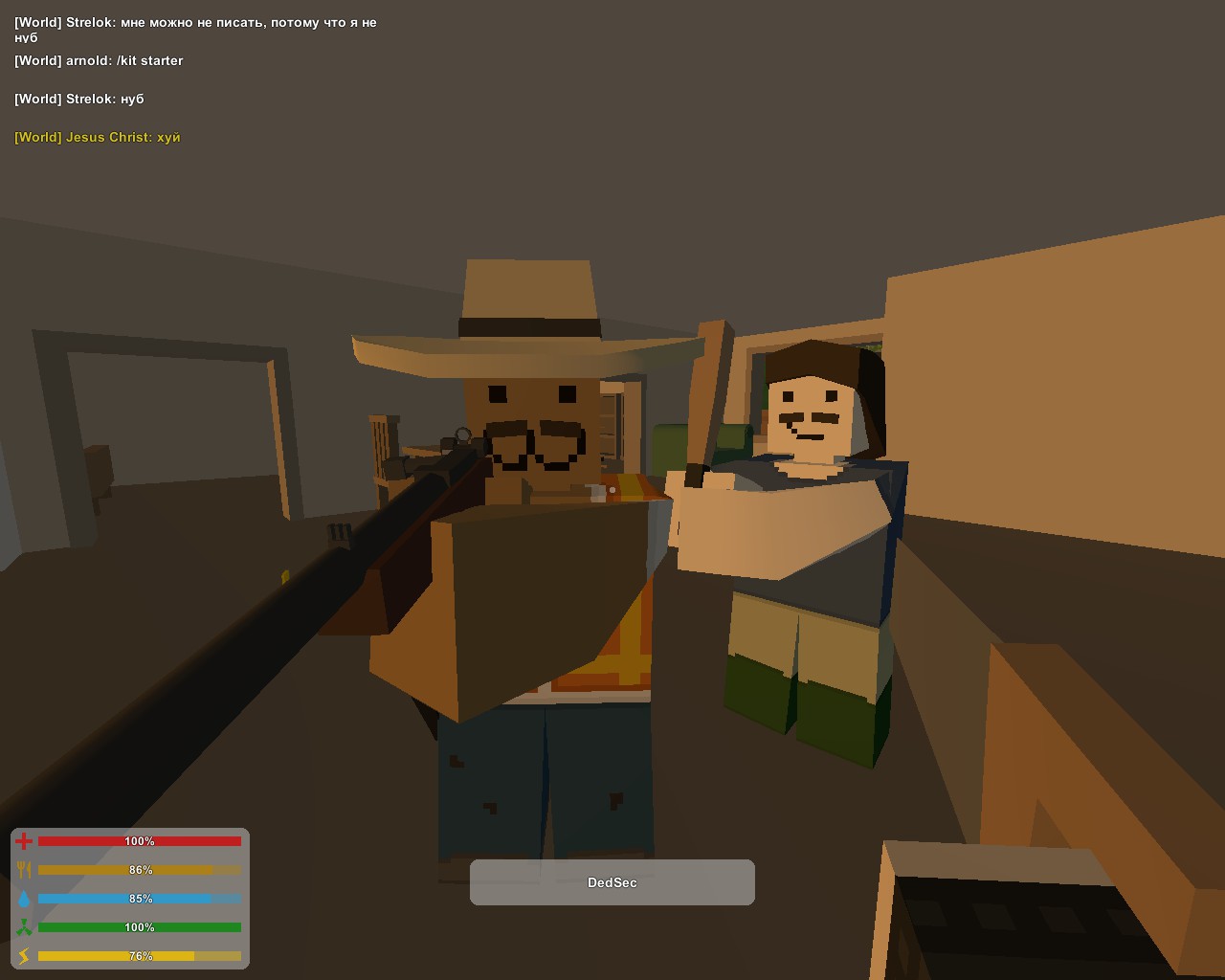Click Strelok's нуб chat message
This screenshot has height=980, width=1225.
click(79, 99)
